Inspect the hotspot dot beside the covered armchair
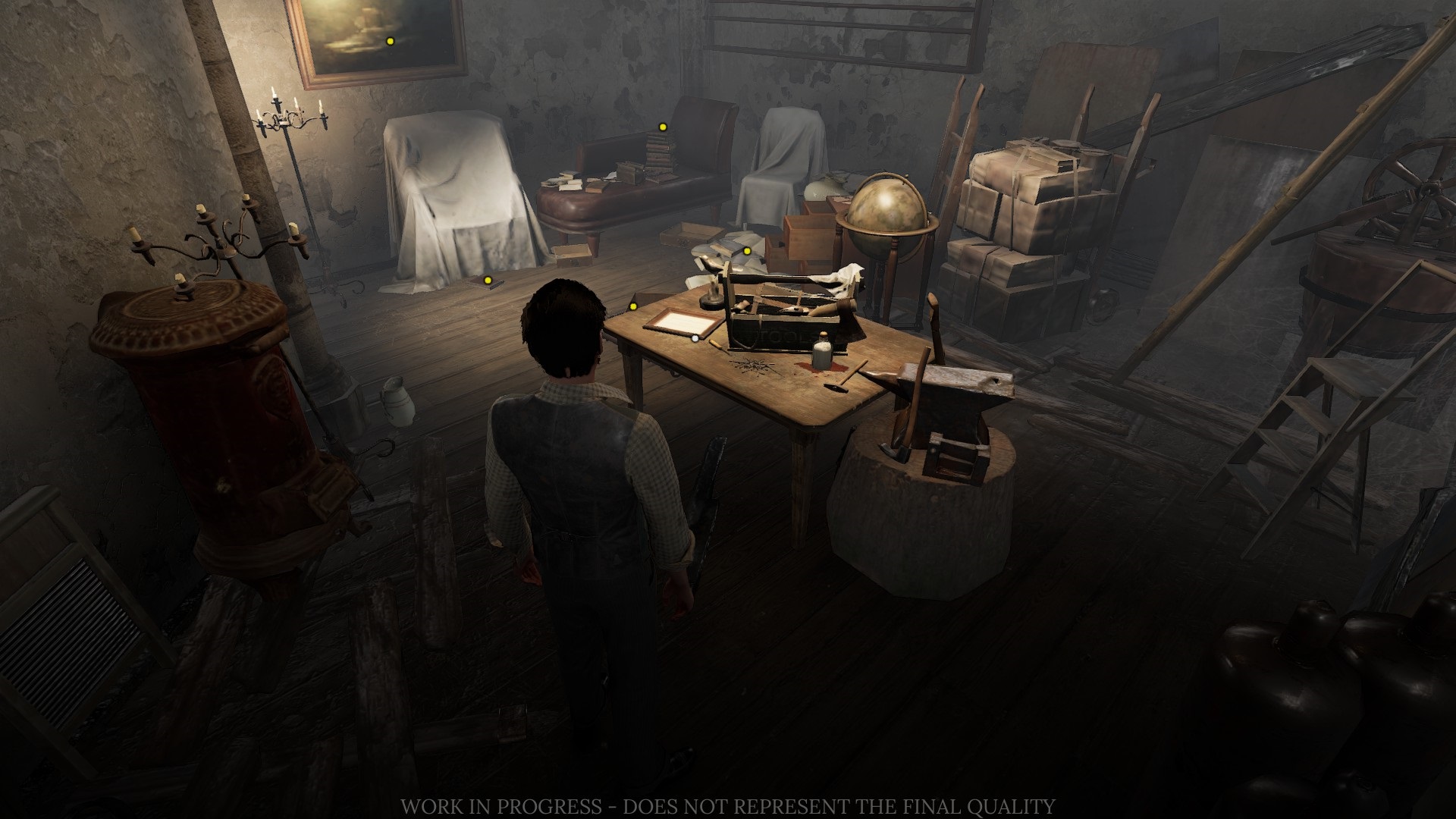This screenshot has width=1456, height=819. click(x=488, y=281)
